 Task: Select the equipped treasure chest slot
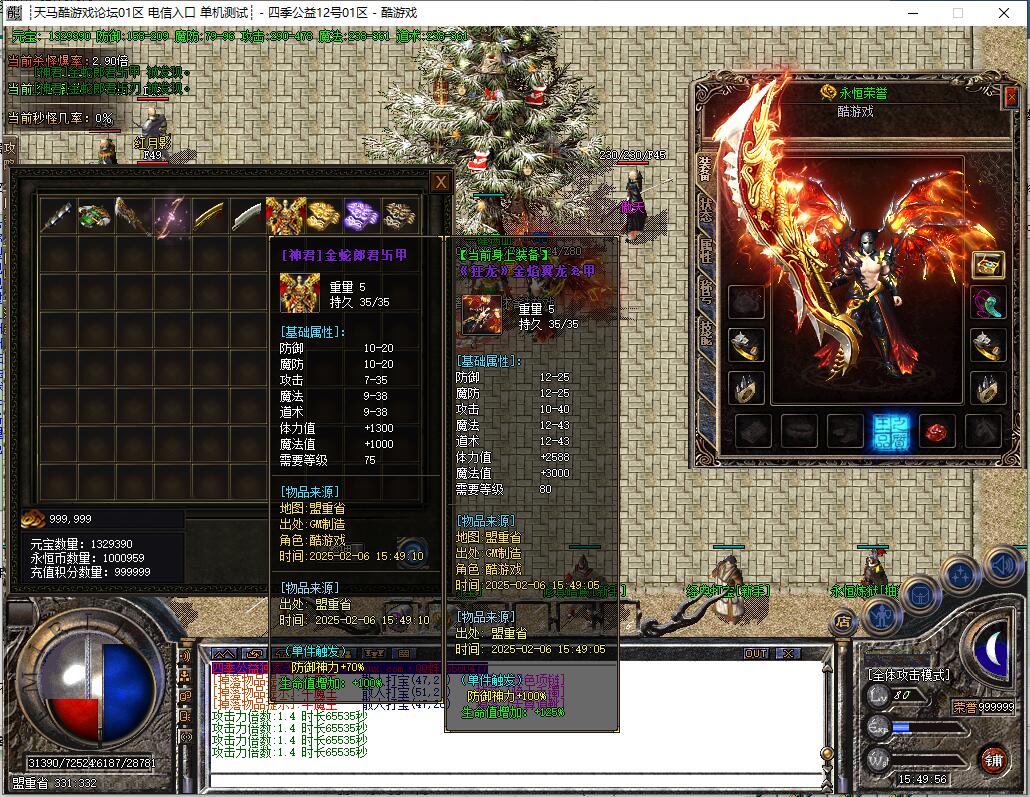click(x=988, y=265)
